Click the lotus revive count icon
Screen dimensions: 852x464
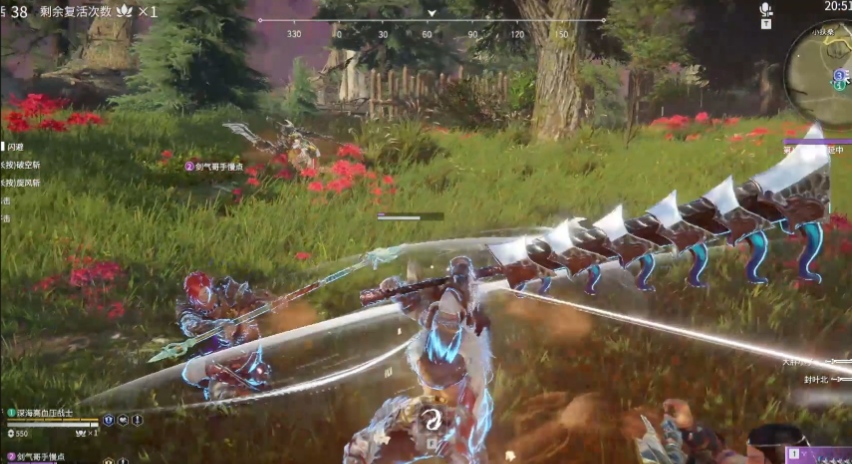[124, 11]
